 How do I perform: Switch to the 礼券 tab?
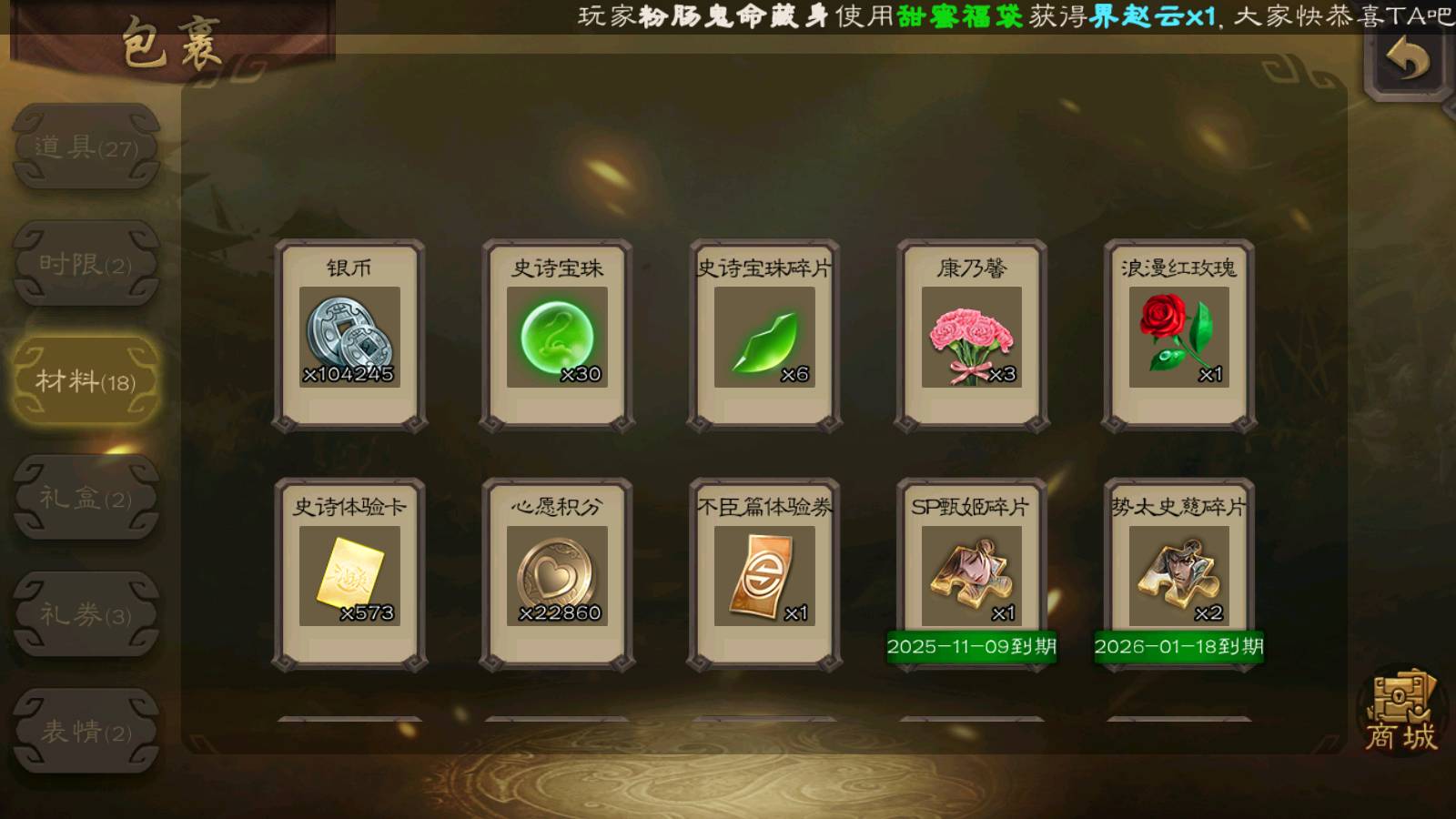click(86, 614)
